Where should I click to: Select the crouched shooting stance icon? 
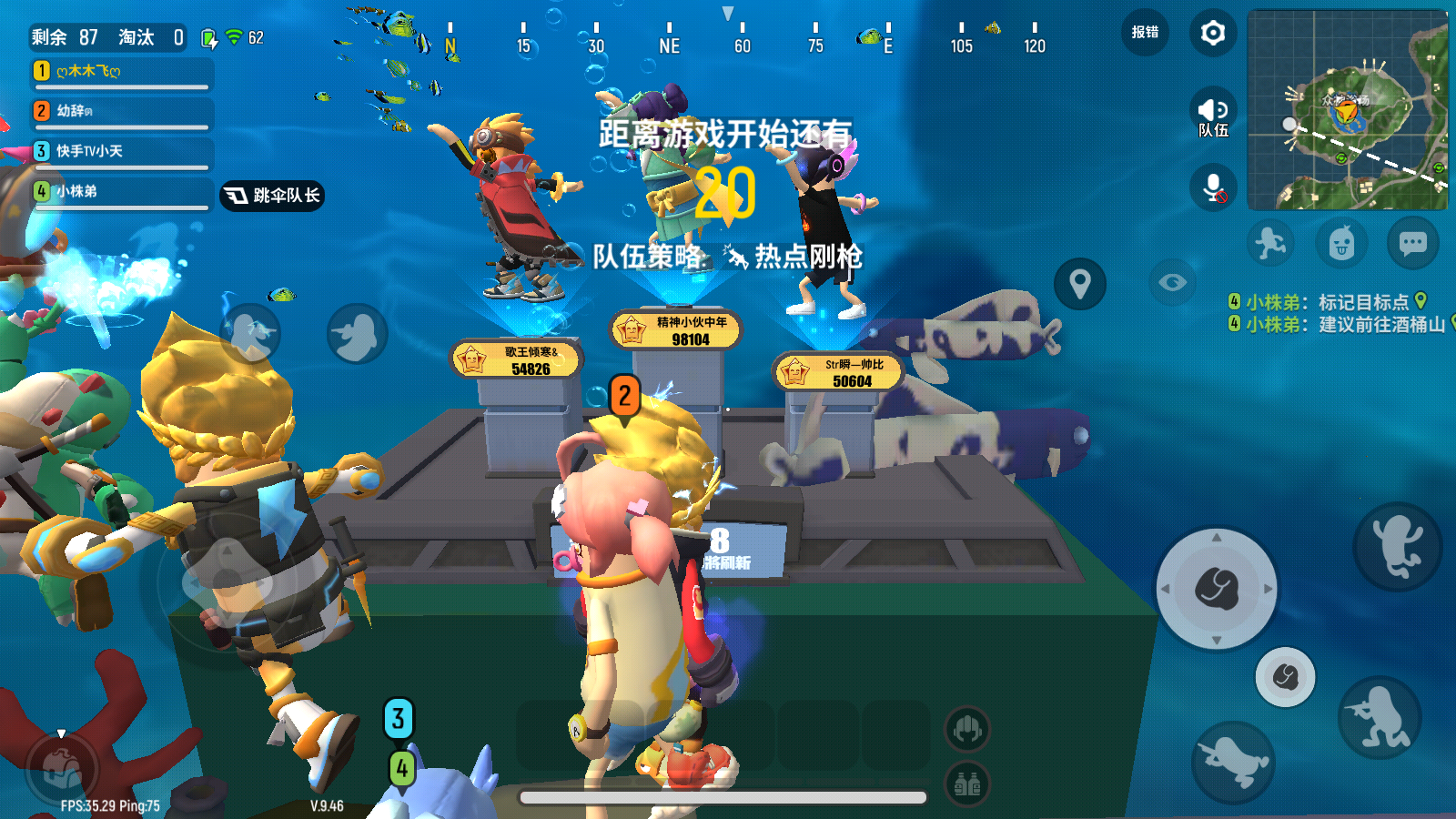click(1380, 719)
